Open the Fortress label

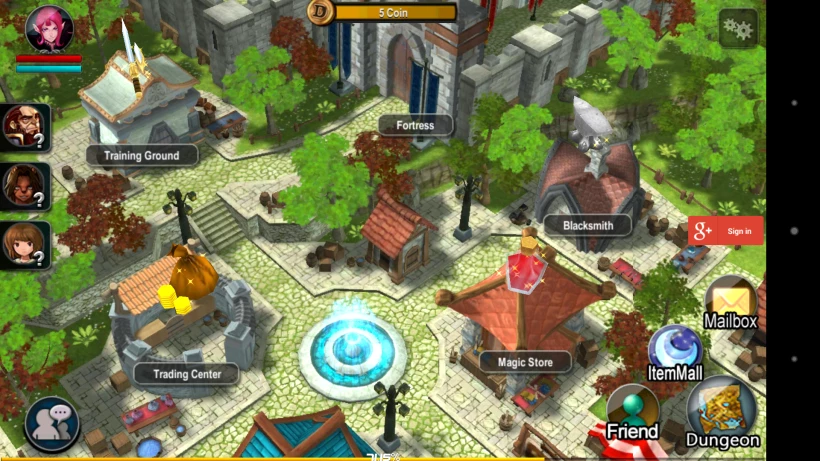tap(415, 125)
